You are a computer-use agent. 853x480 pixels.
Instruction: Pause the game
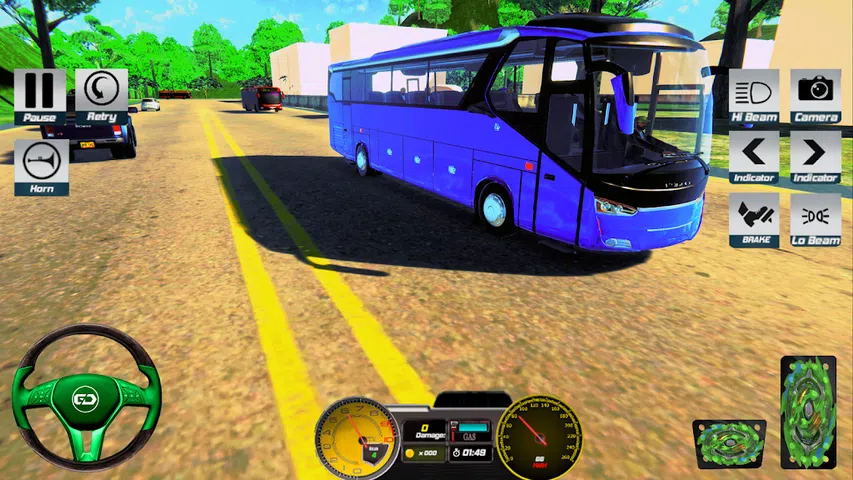pos(40,93)
